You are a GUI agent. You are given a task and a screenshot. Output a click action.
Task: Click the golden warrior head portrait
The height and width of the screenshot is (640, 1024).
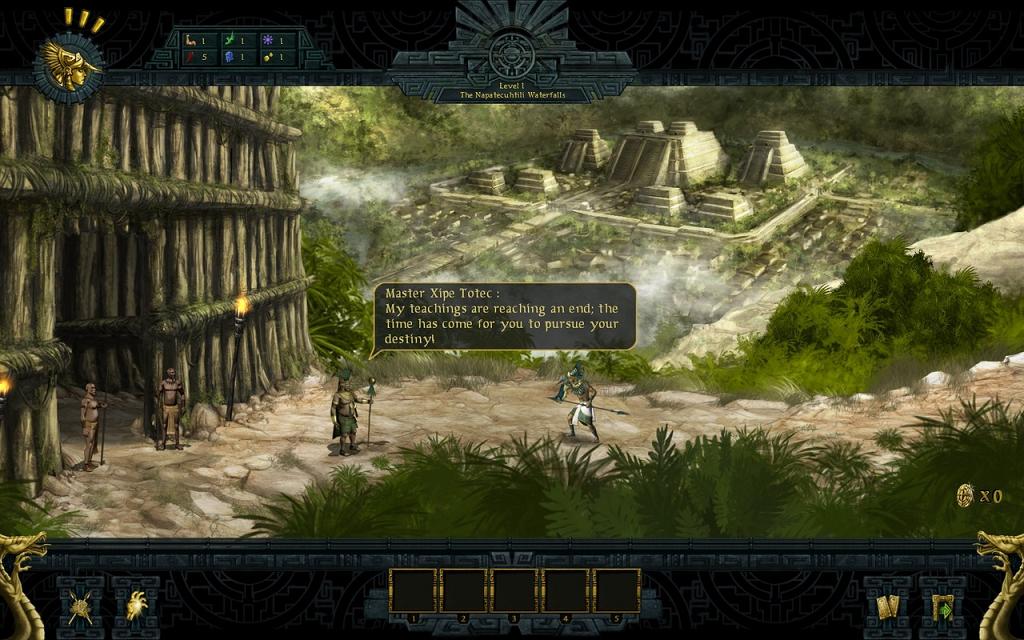tap(69, 65)
